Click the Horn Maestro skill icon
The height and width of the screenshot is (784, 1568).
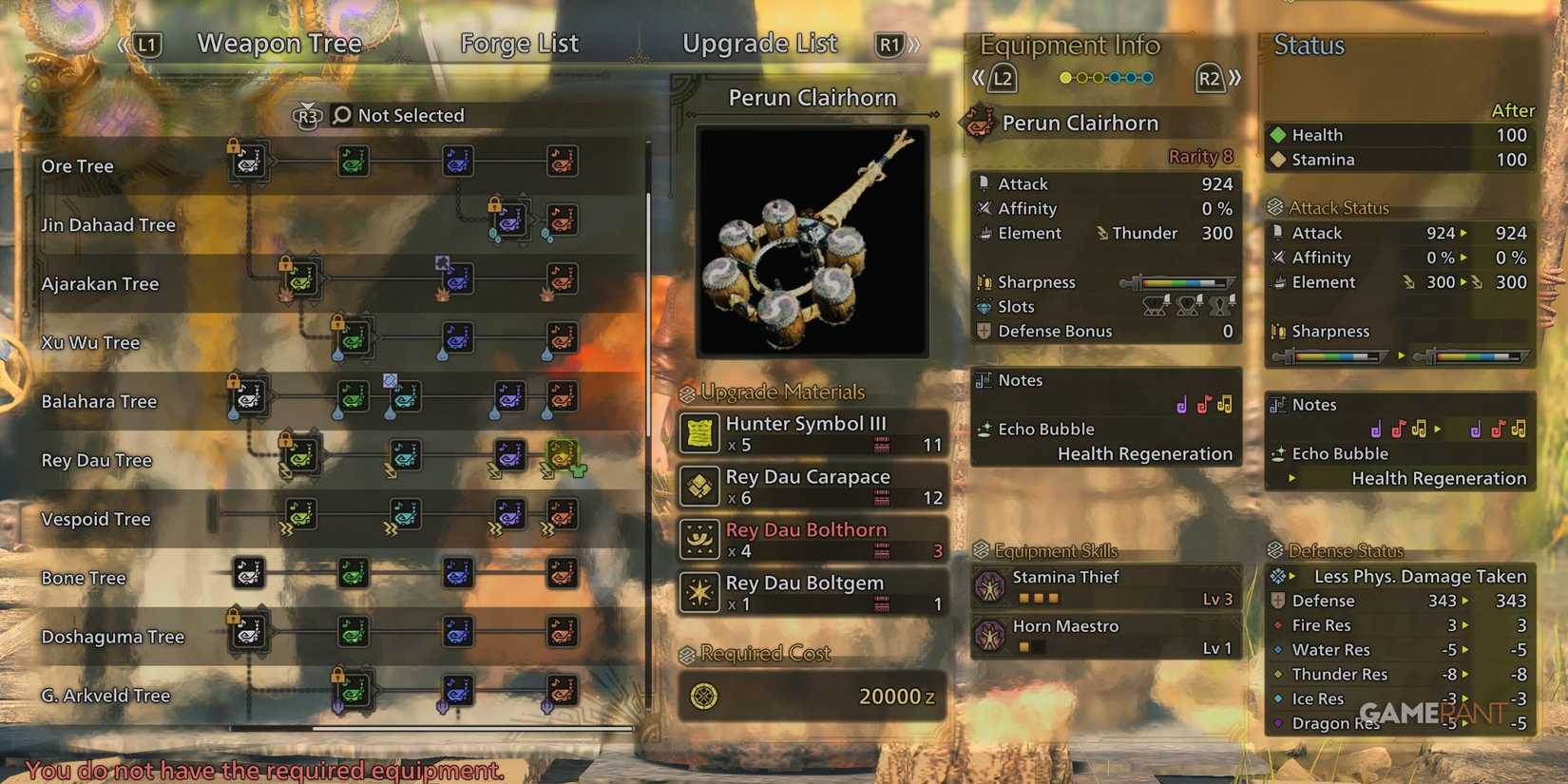point(992,636)
